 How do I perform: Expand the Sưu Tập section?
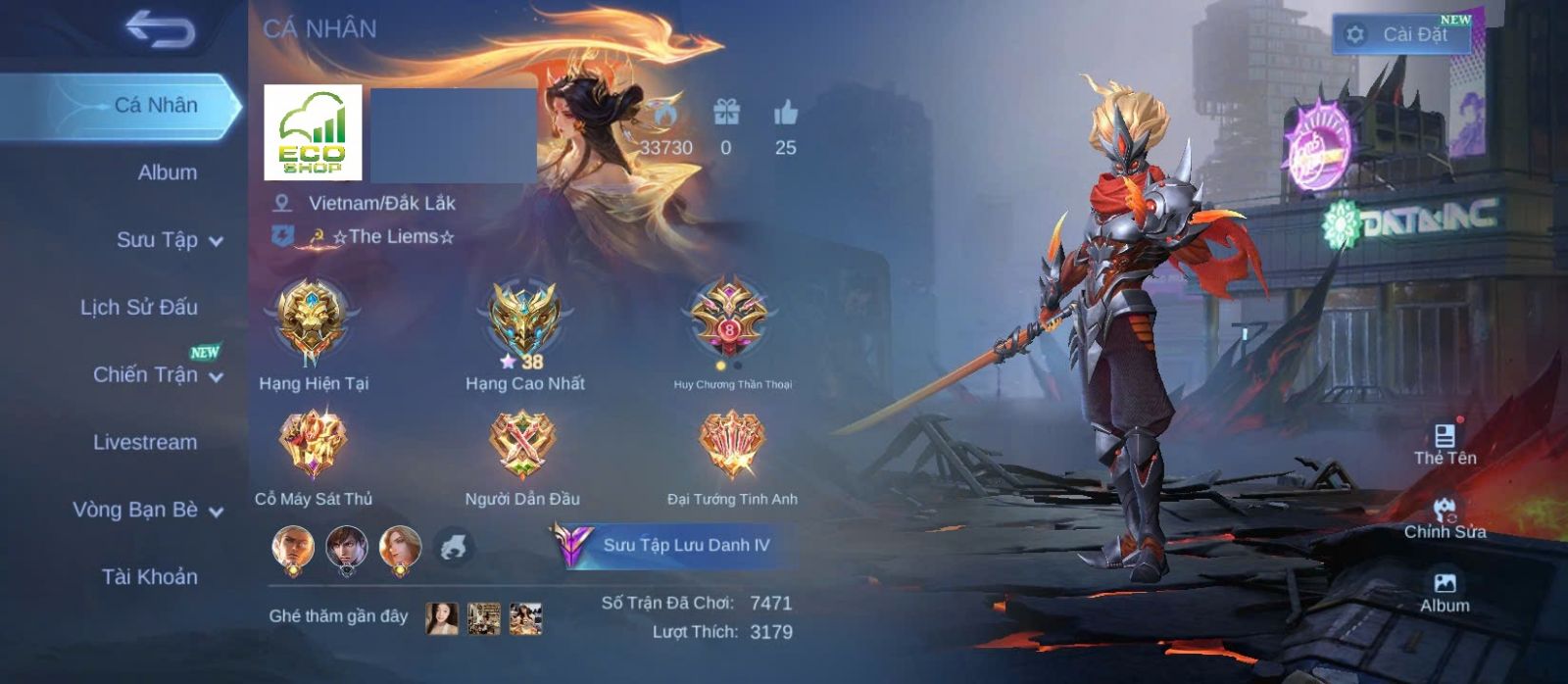[x=169, y=240]
